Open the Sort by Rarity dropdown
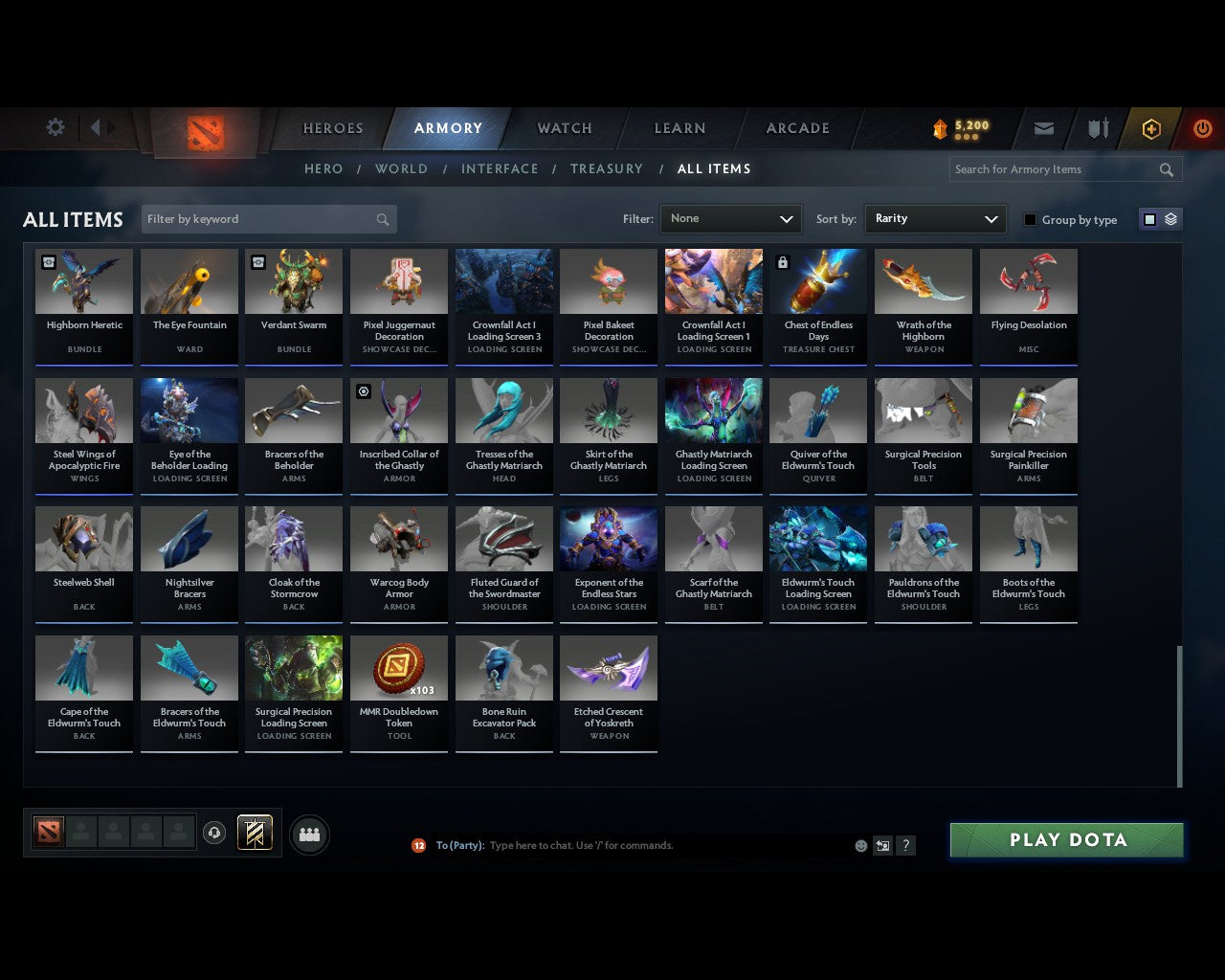The width and height of the screenshot is (1225, 980). [x=935, y=218]
